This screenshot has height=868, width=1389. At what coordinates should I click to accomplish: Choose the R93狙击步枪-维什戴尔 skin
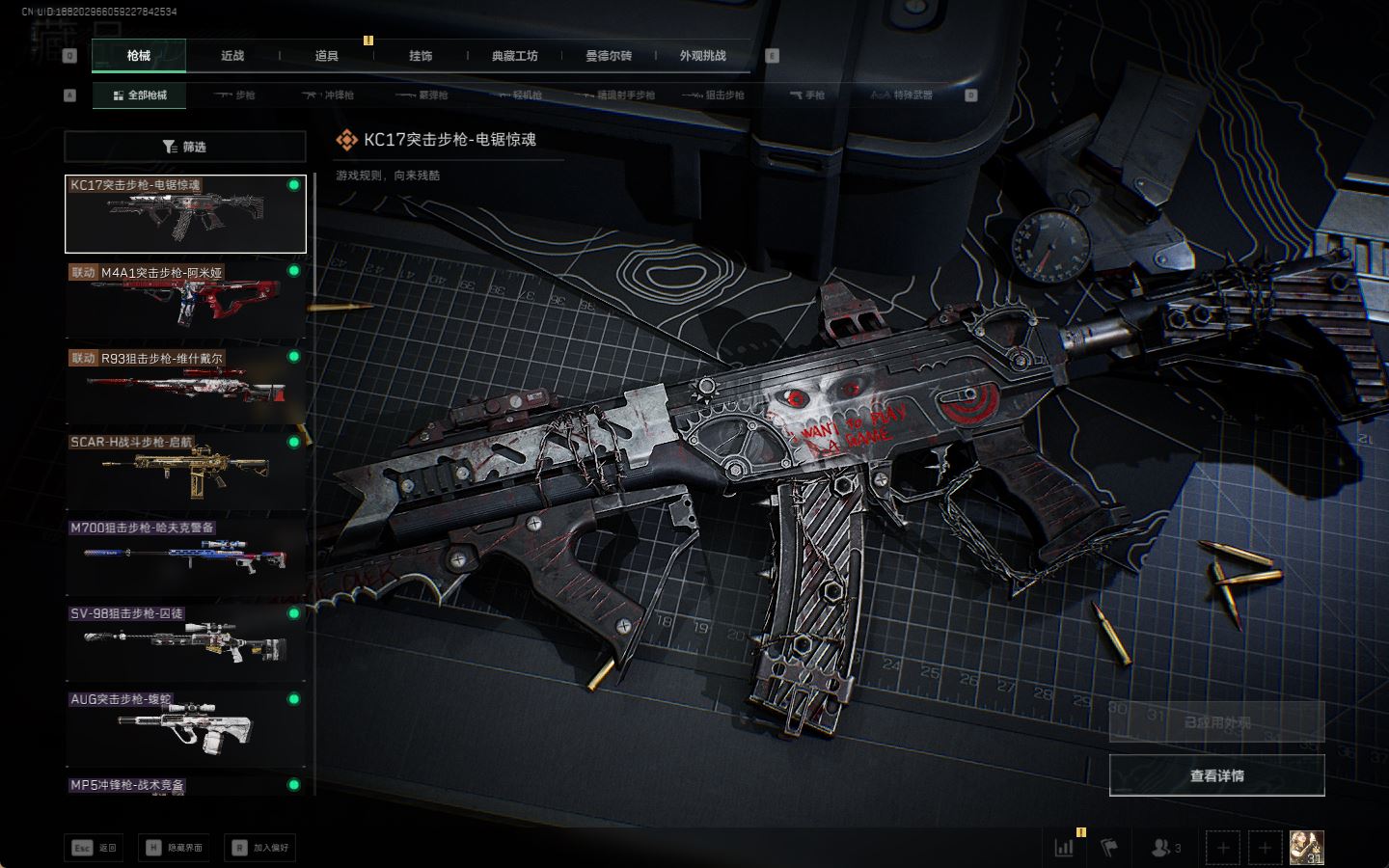coord(185,386)
